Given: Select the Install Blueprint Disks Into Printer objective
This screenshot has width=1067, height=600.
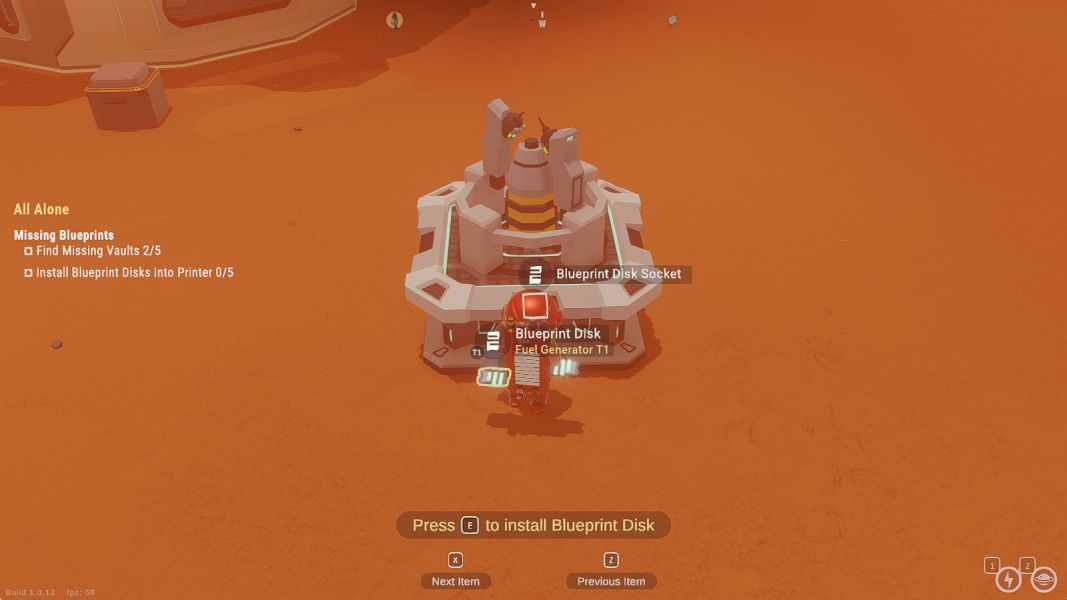Looking at the screenshot, I should [x=134, y=272].
